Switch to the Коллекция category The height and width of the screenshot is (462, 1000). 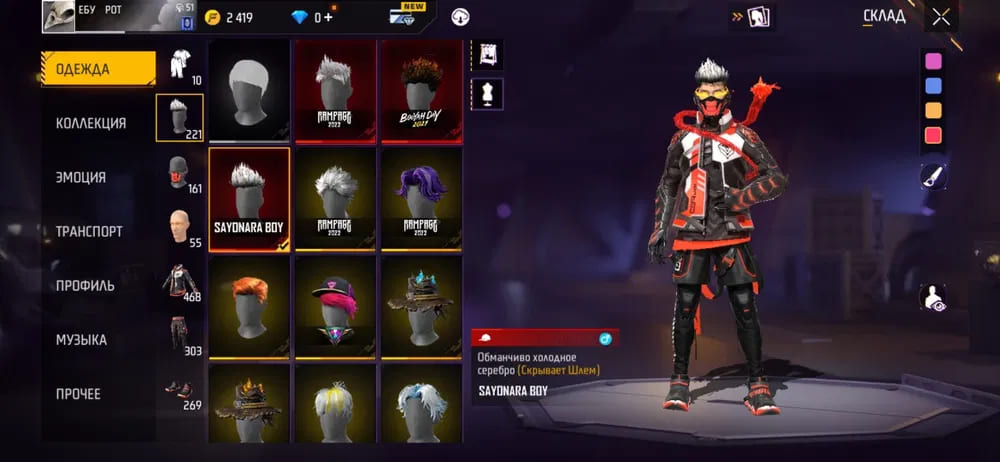(91, 123)
